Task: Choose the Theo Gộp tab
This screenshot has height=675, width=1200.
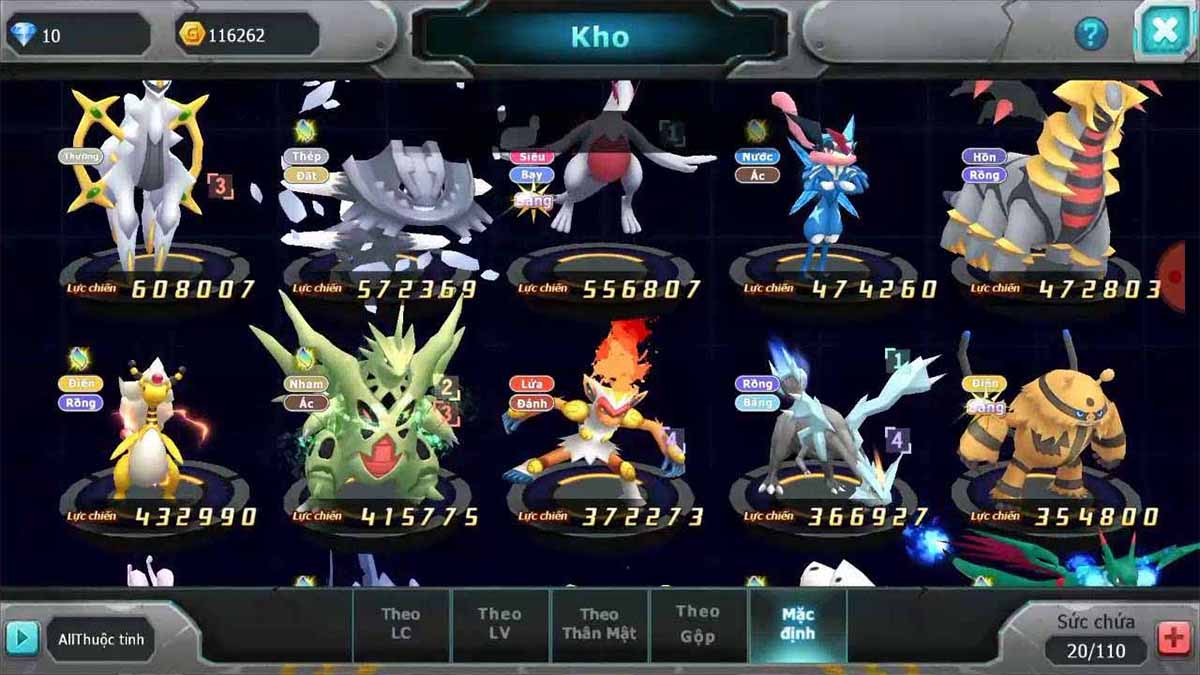Action: coord(697,624)
